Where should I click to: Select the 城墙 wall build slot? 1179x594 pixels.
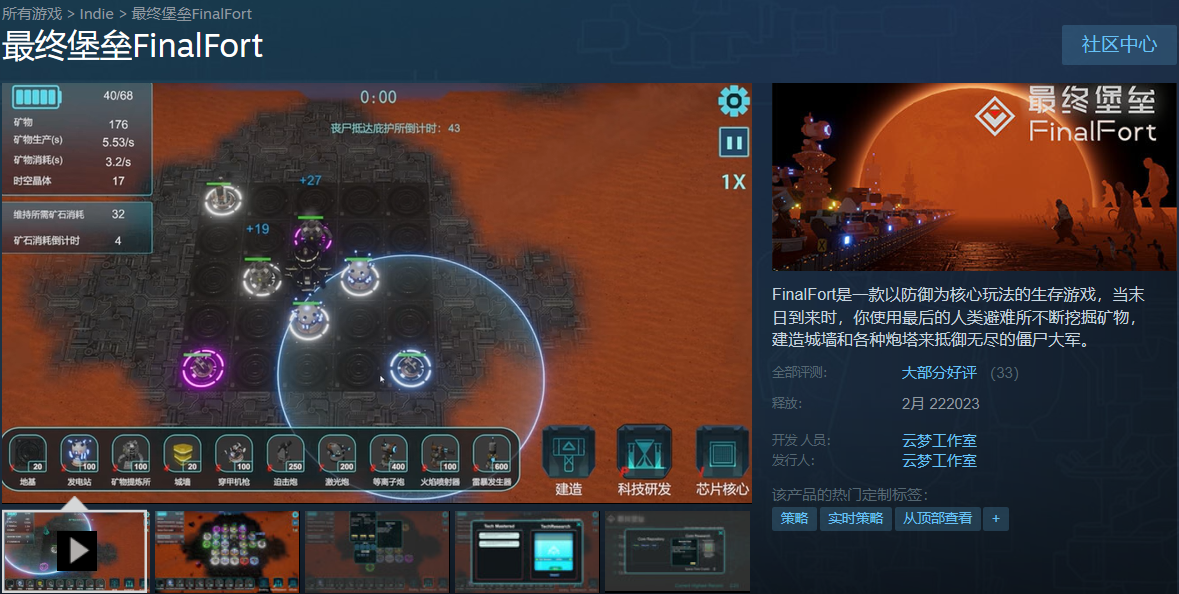click(182, 455)
